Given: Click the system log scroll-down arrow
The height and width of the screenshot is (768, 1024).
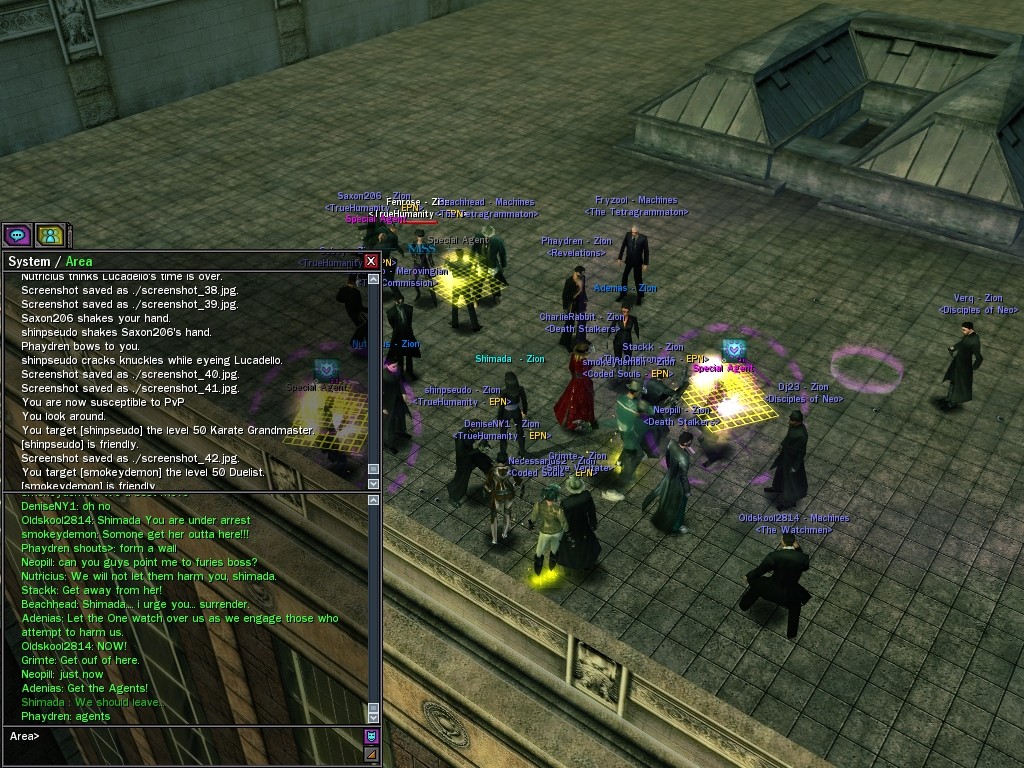Looking at the screenshot, I should pyautogui.click(x=374, y=484).
